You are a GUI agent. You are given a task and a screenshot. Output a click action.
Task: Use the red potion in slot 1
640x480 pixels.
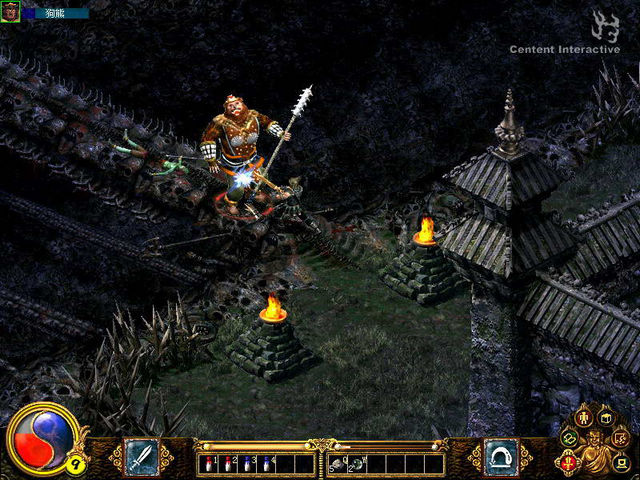211,464
